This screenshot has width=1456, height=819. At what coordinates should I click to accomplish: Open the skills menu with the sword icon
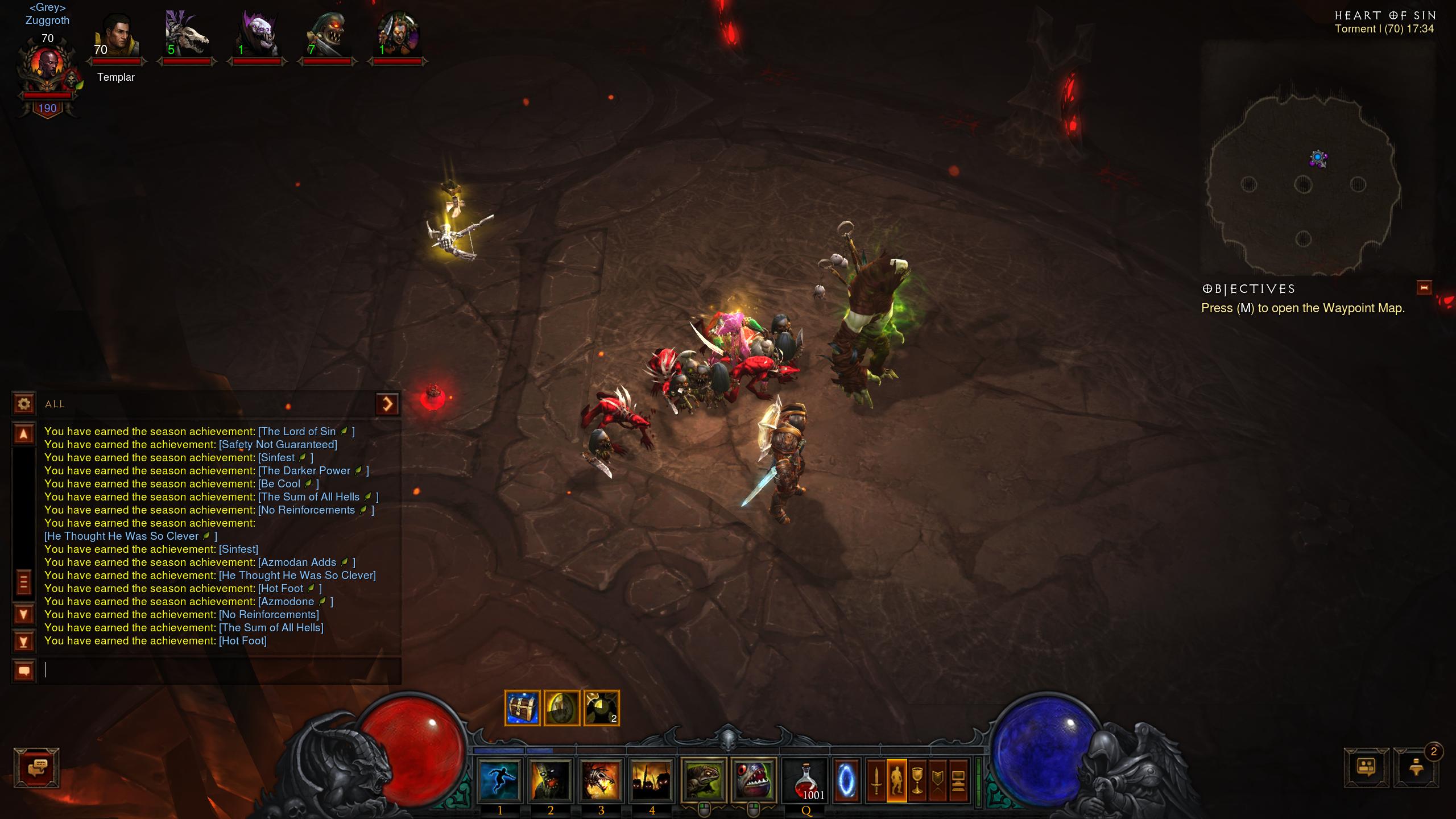(x=876, y=780)
